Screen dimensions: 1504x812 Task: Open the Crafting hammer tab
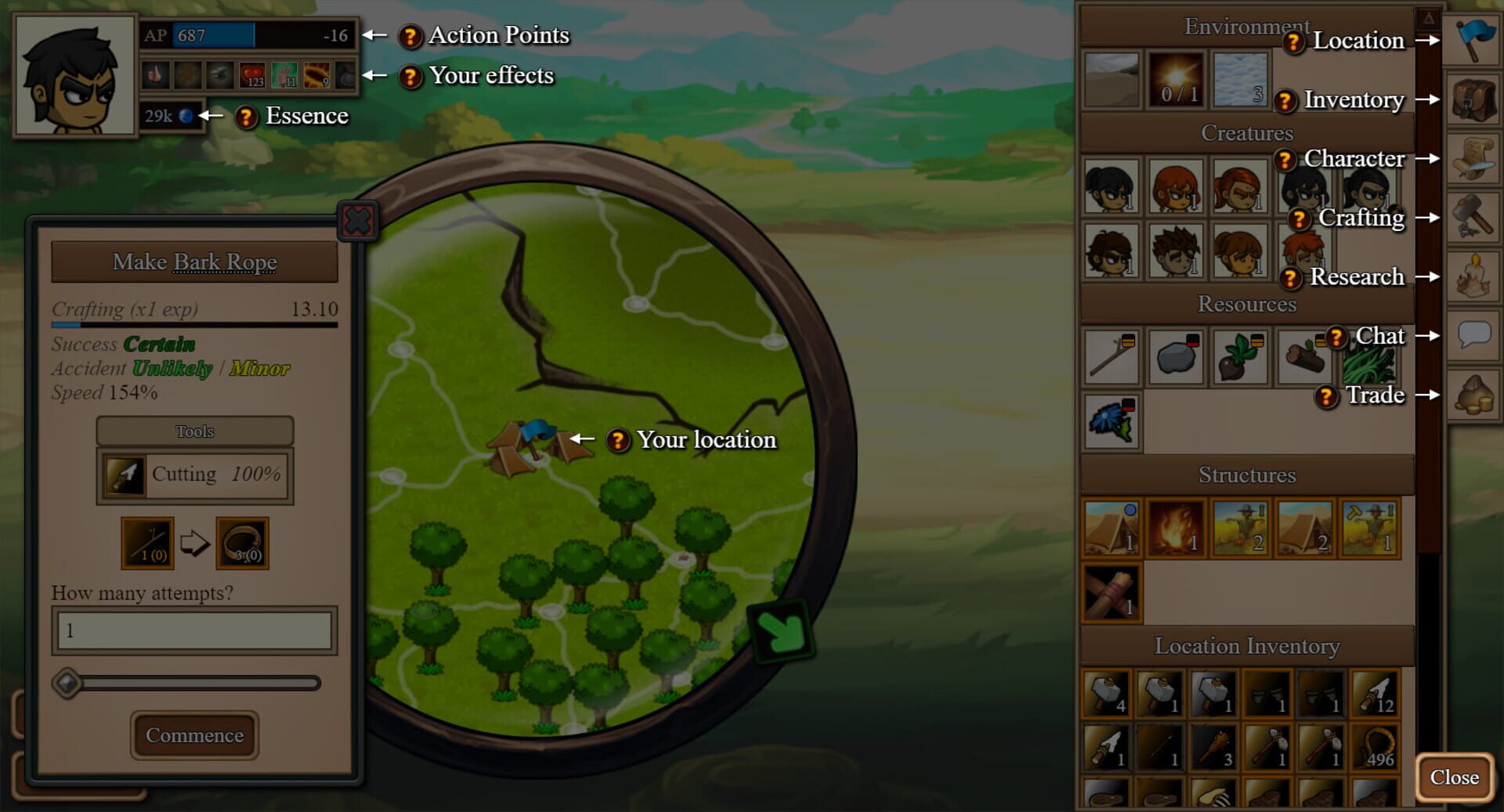[1473, 218]
